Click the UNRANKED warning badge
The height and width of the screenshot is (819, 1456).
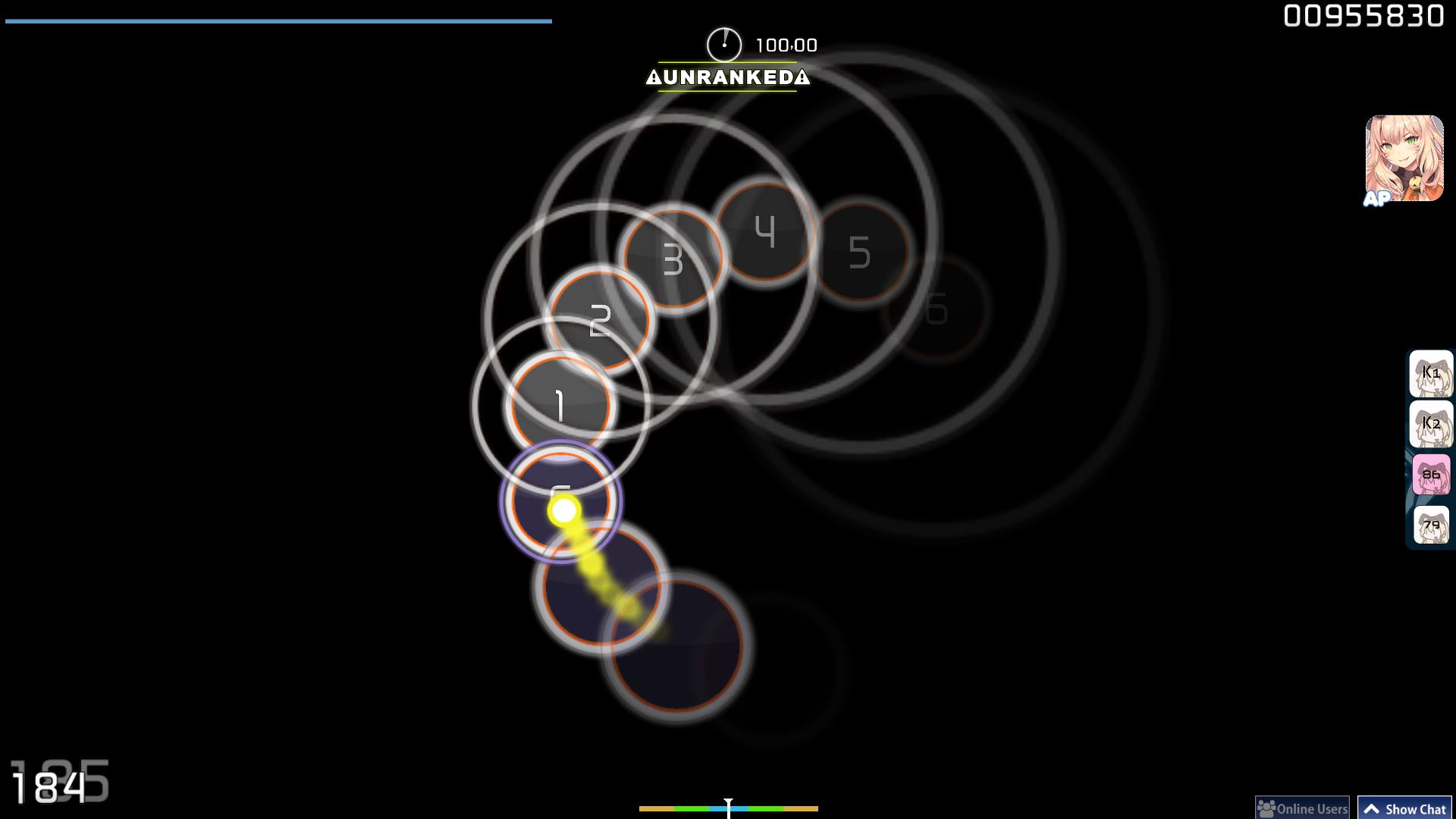point(727,77)
